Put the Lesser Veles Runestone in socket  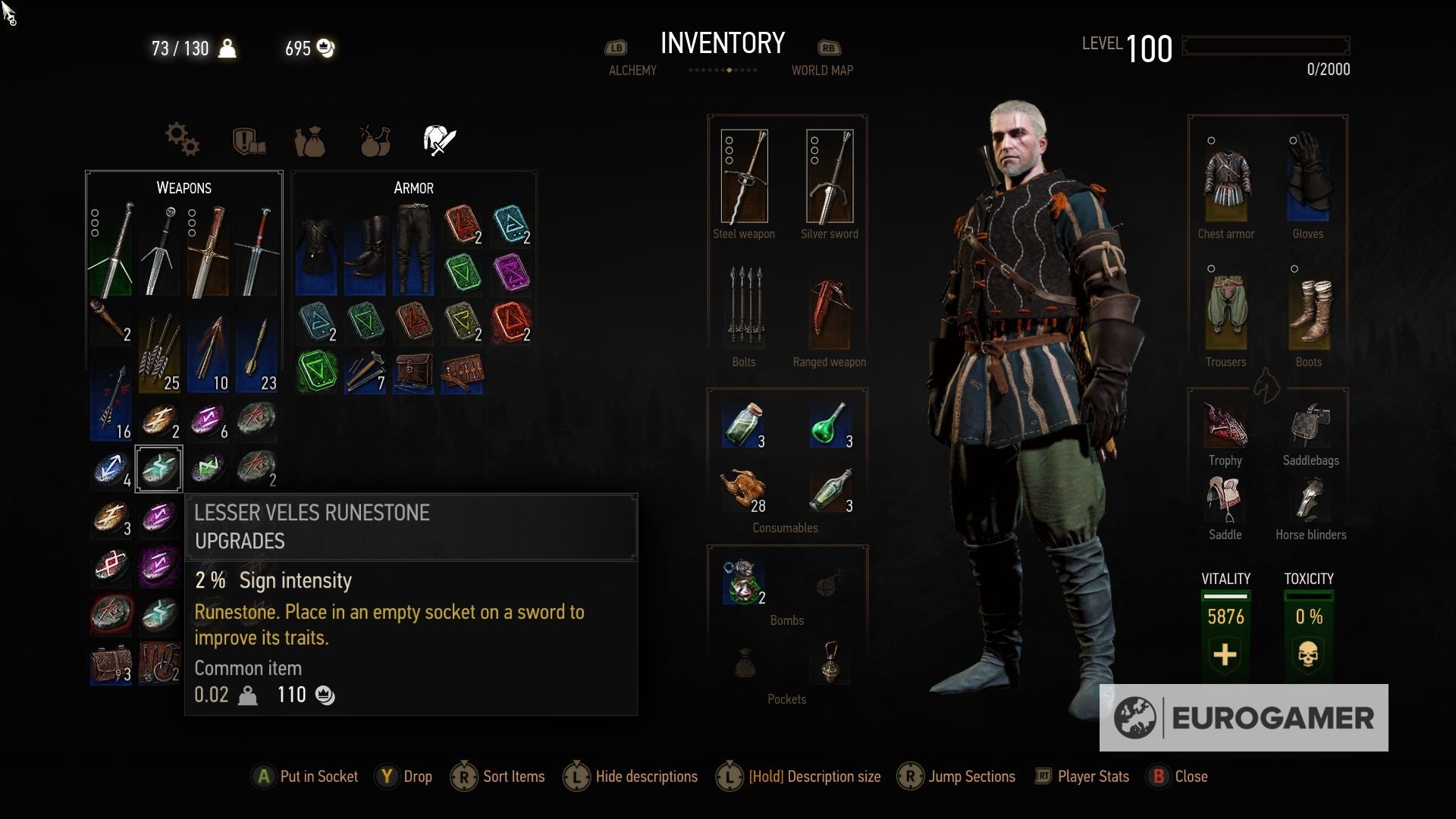[304, 777]
